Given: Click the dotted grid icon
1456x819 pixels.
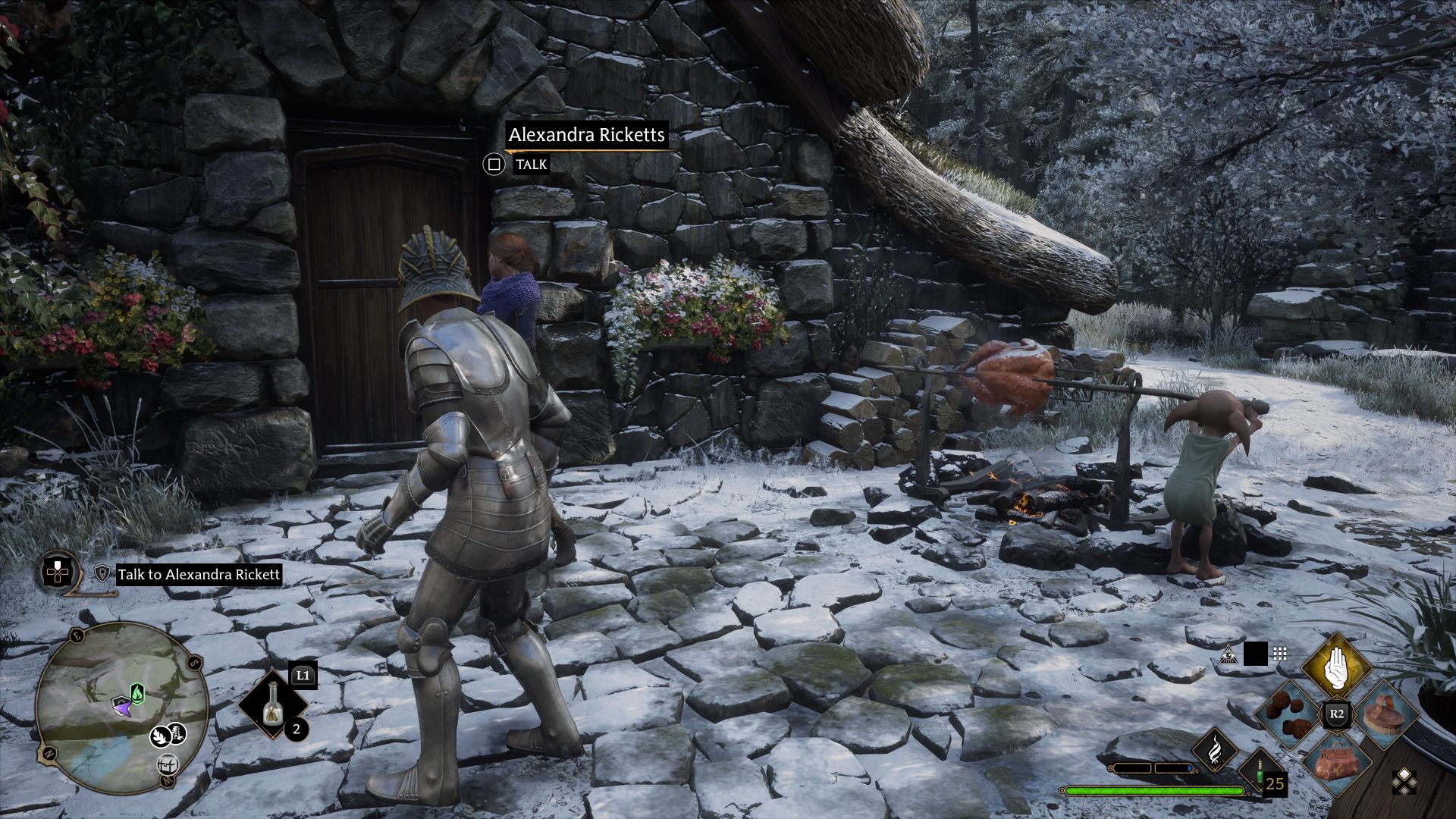Looking at the screenshot, I should pyautogui.click(x=1280, y=654).
